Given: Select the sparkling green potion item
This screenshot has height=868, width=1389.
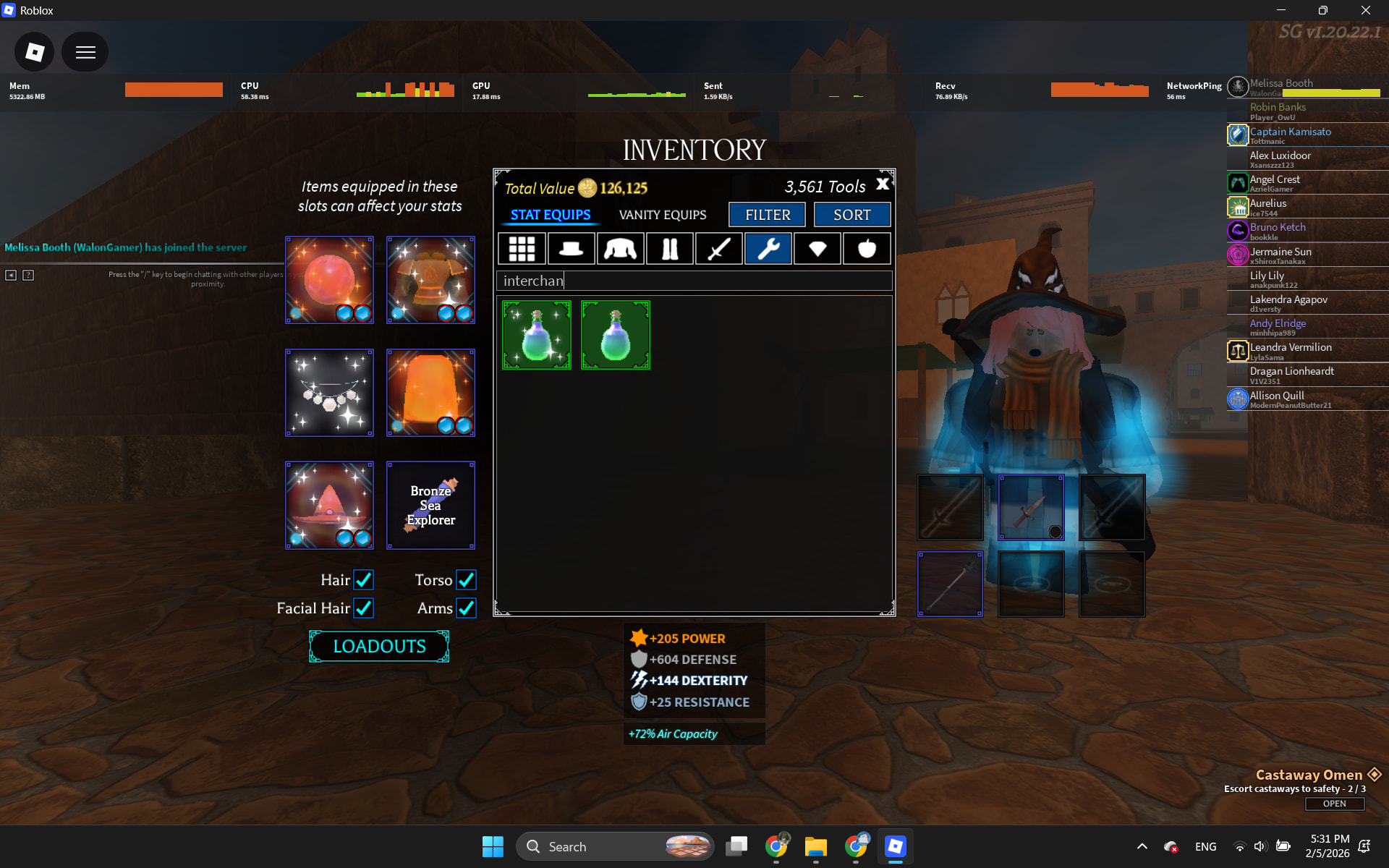Looking at the screenshot, I should click(x=537, y=335).
